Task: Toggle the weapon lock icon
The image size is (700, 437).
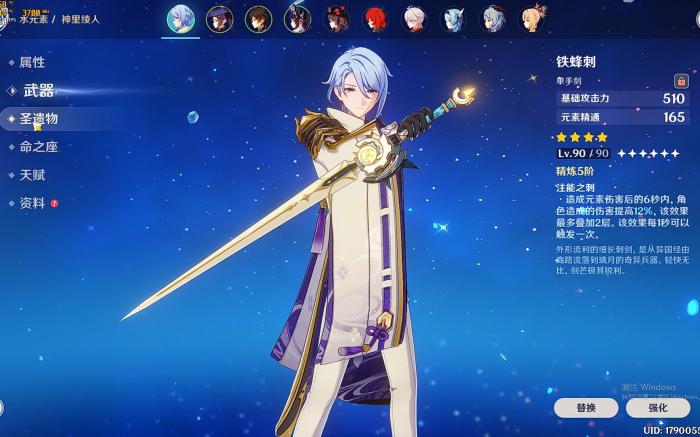Action: [x=681, y=80]
